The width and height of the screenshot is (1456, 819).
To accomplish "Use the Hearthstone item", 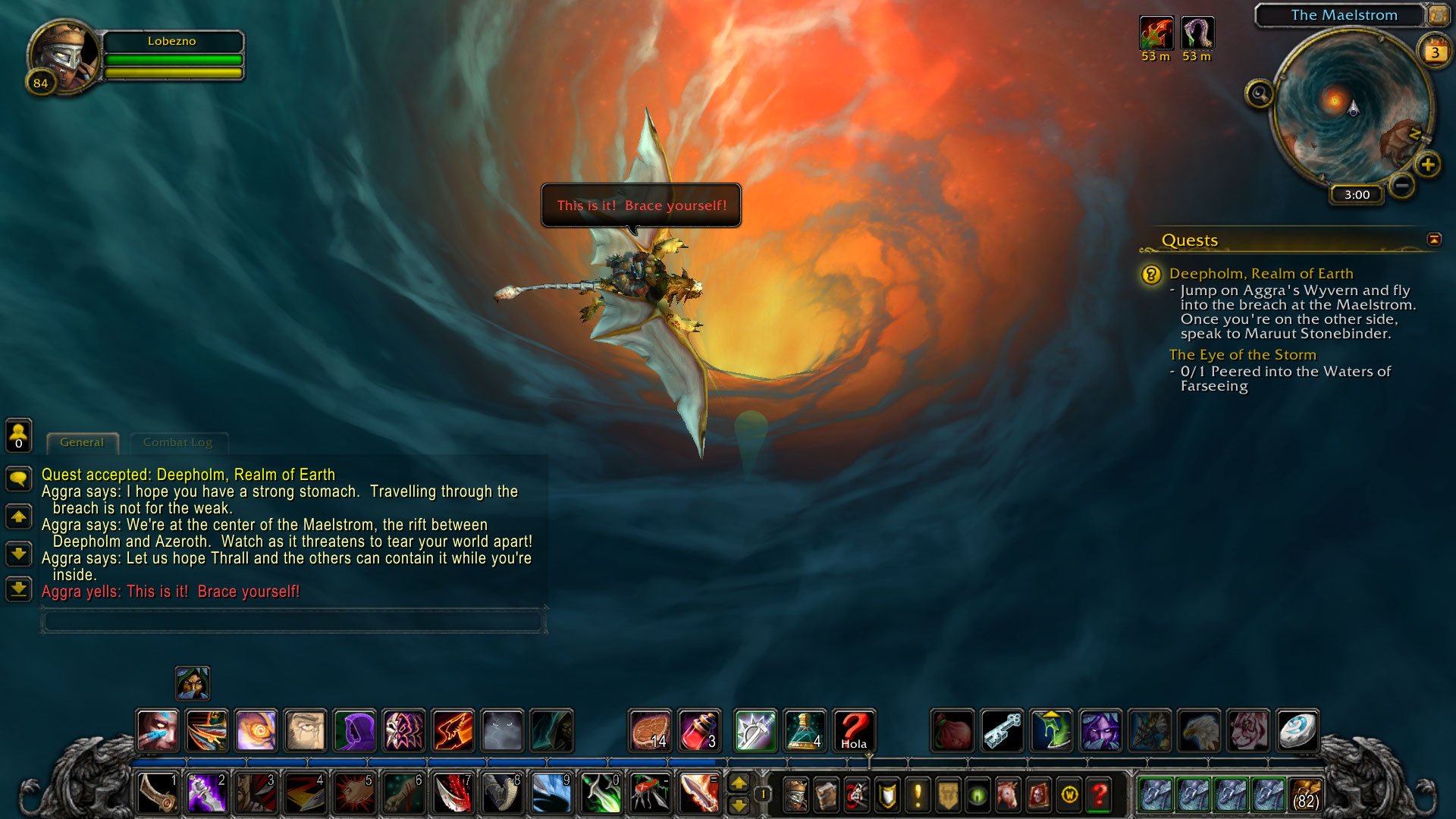I will [1297, 731].
